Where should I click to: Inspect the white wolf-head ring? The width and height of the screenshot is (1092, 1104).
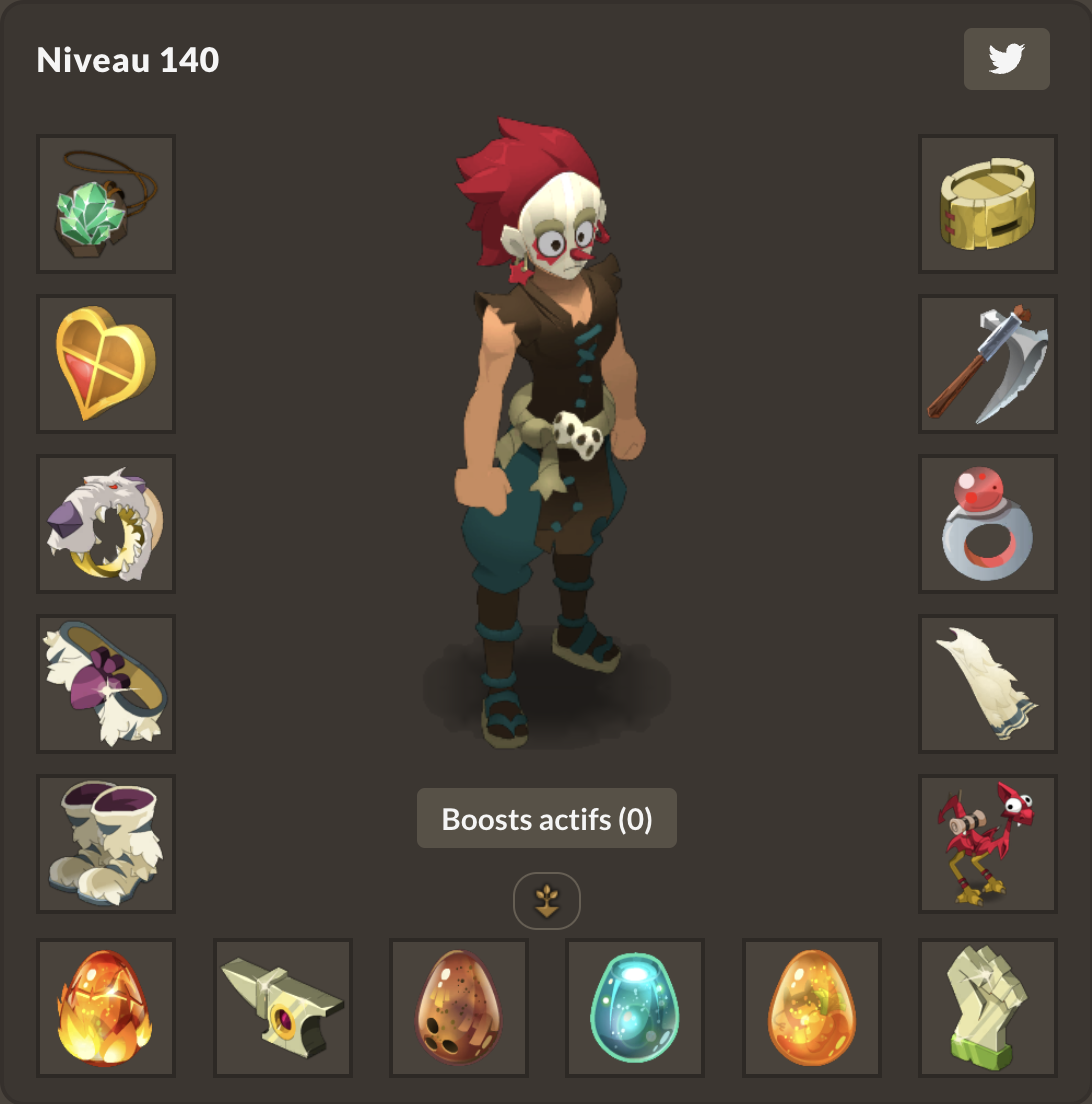pos(106,524)
